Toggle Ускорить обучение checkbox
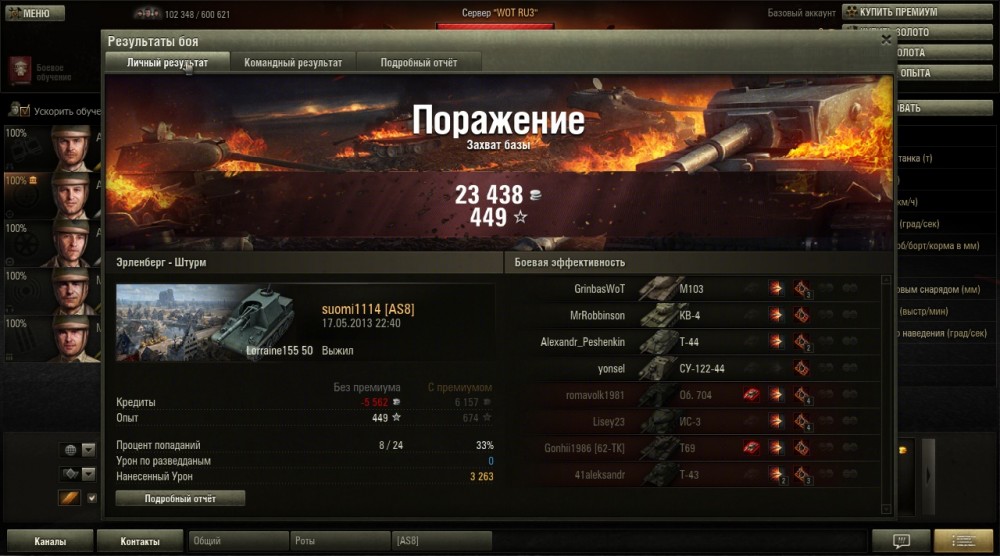This screenshot has width=1000, height=556. (23, 111)
